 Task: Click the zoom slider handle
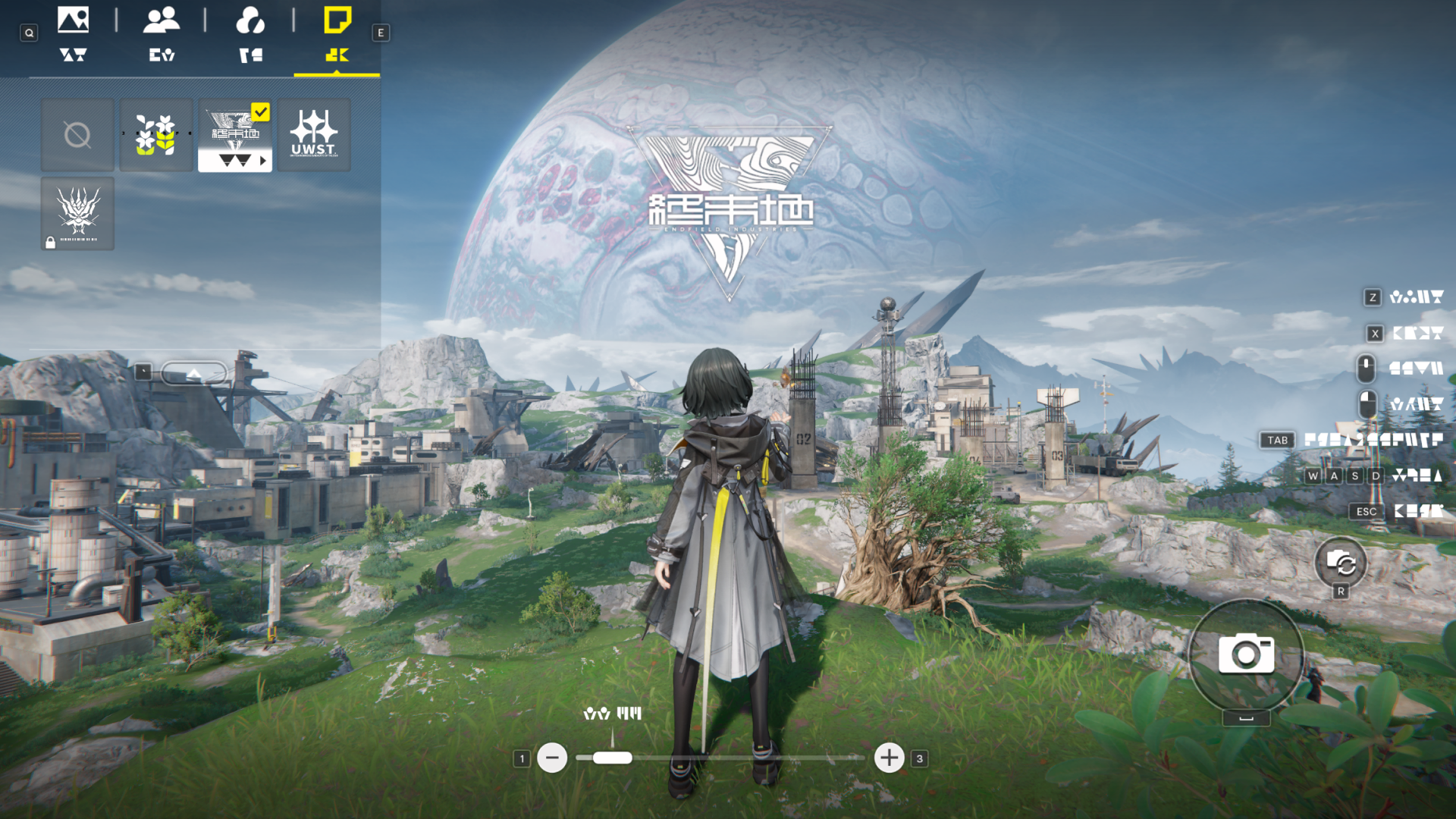pyautogui.click(x=612, y=758)
